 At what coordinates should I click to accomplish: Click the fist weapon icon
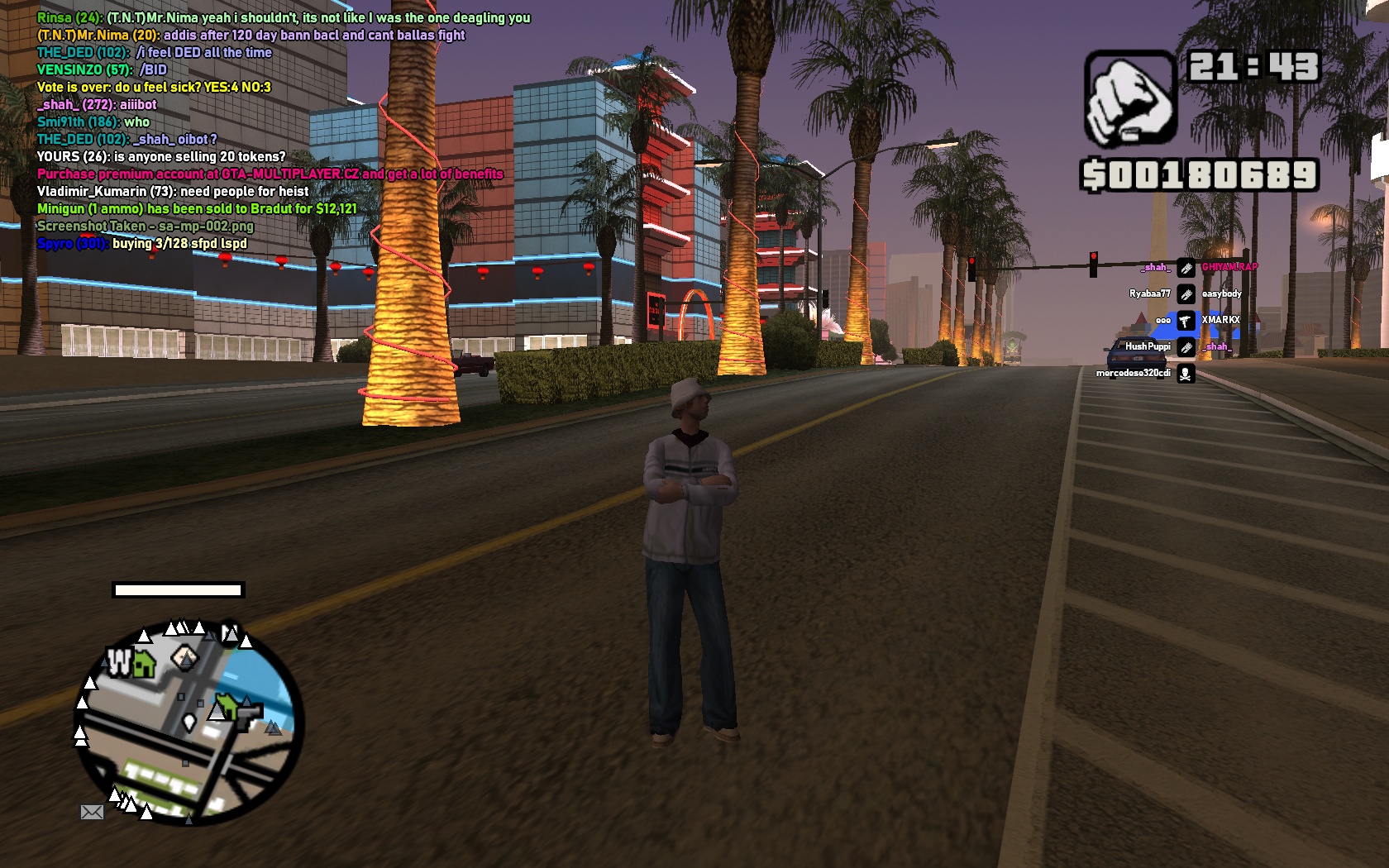pyautogui.click(x=1129, y=98)
